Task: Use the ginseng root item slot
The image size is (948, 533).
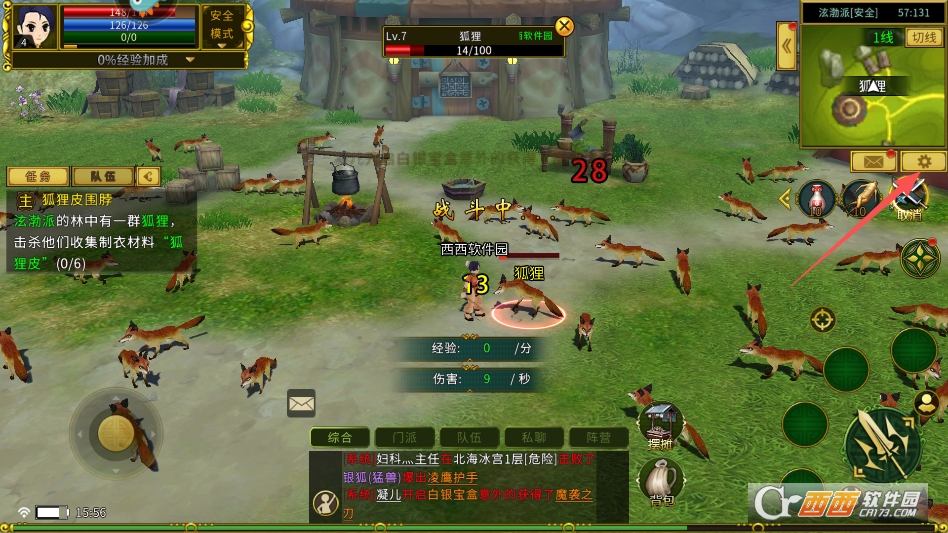Action: click(861, 198)
